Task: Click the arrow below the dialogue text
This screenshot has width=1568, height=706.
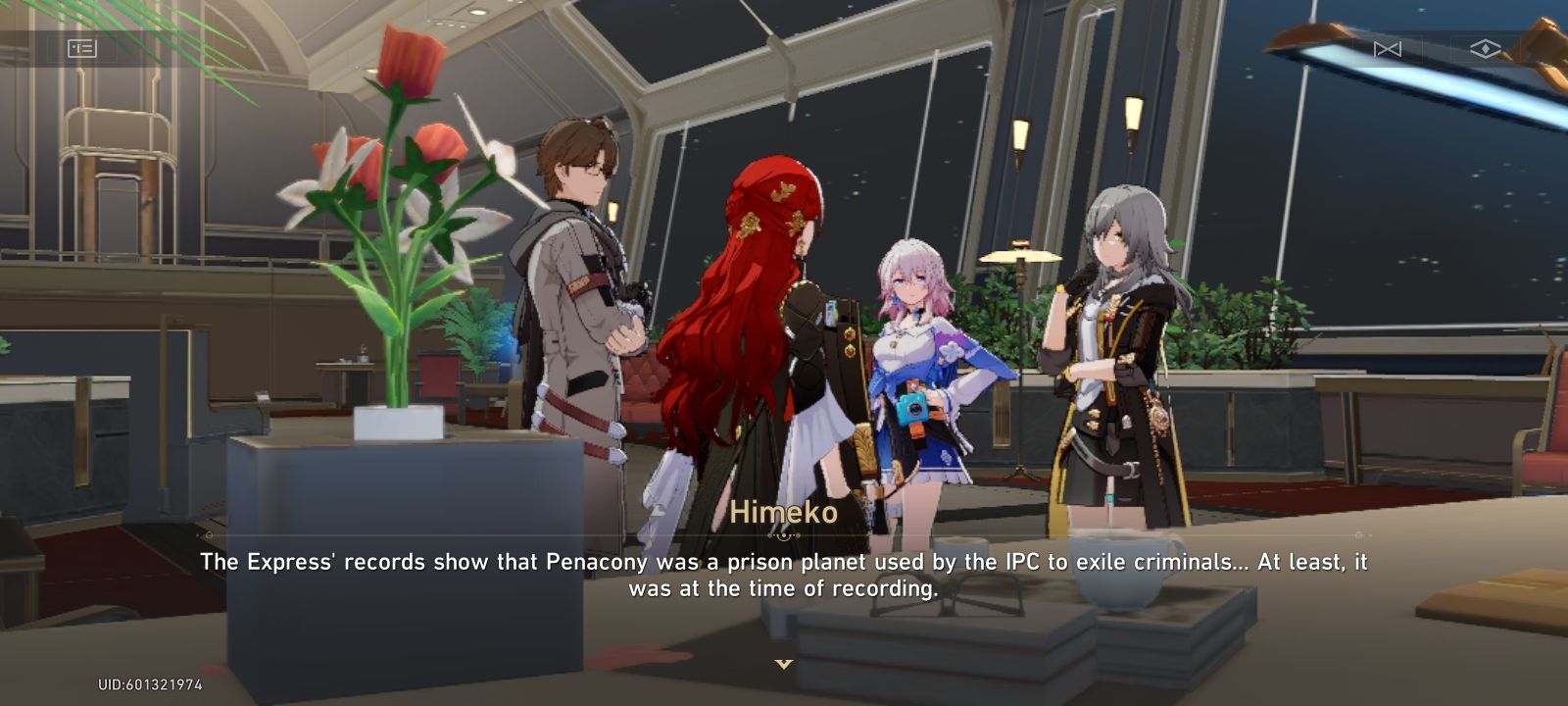Action: [x=784, y=664]
